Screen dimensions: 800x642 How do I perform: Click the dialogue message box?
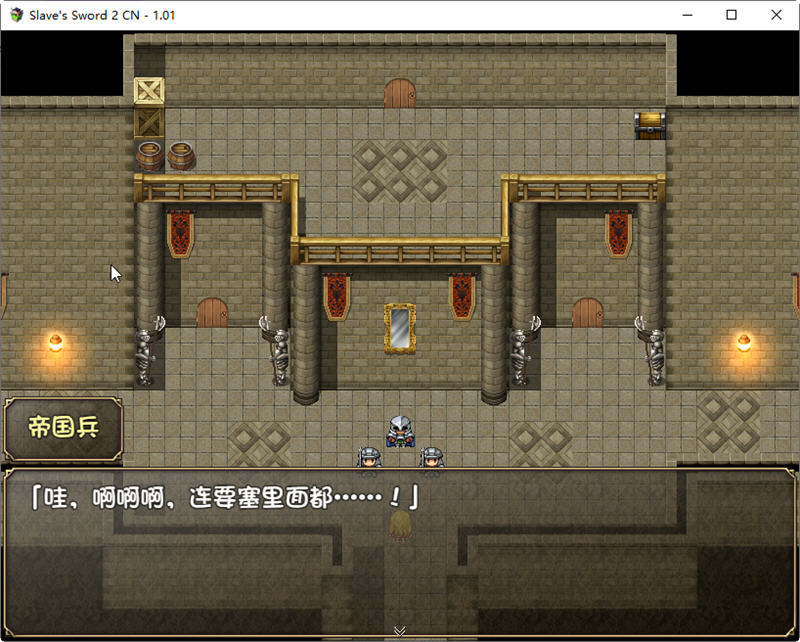(400, 551)
